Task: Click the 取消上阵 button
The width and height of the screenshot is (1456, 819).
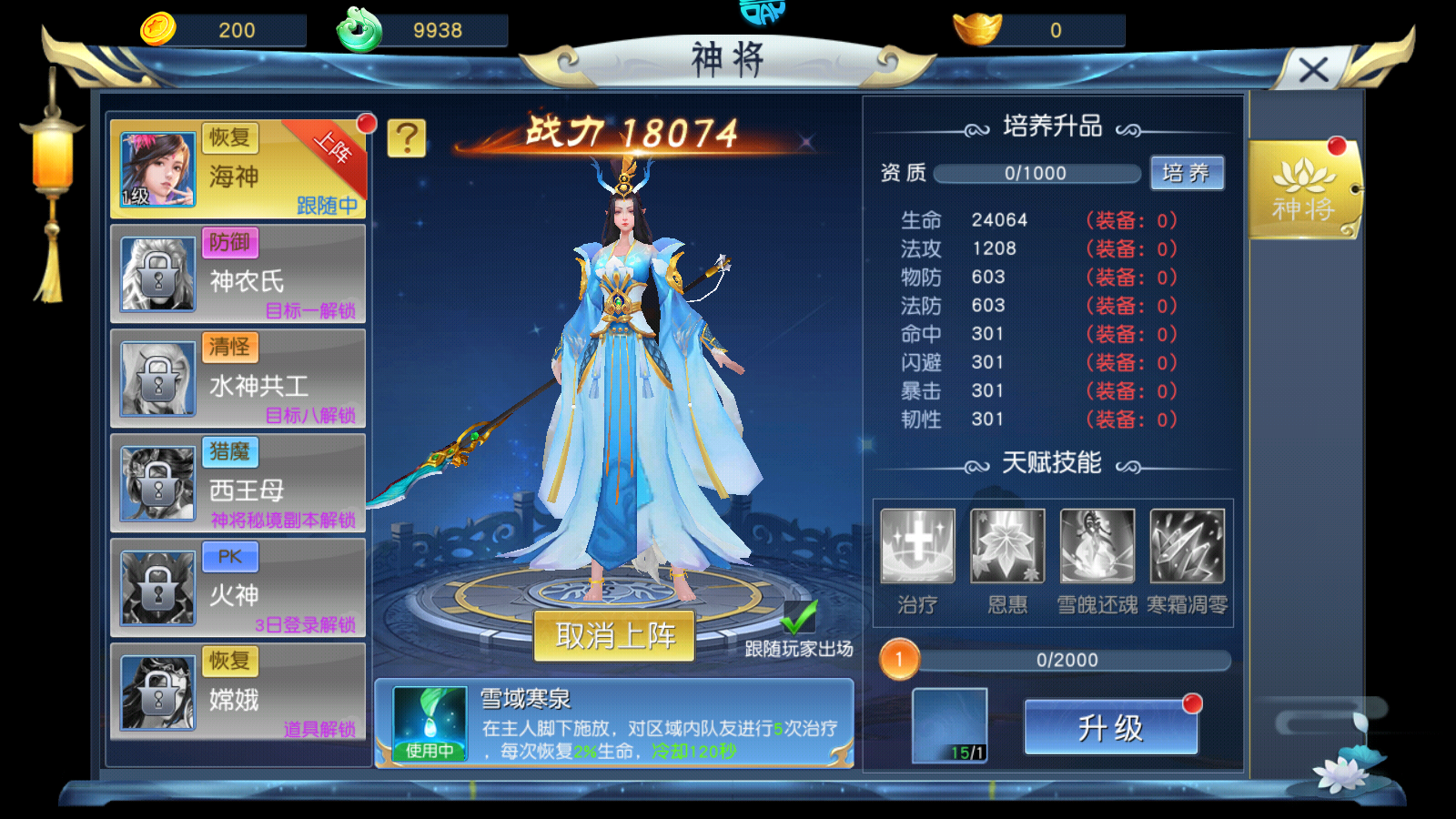Action: click(x=615, y=636)
